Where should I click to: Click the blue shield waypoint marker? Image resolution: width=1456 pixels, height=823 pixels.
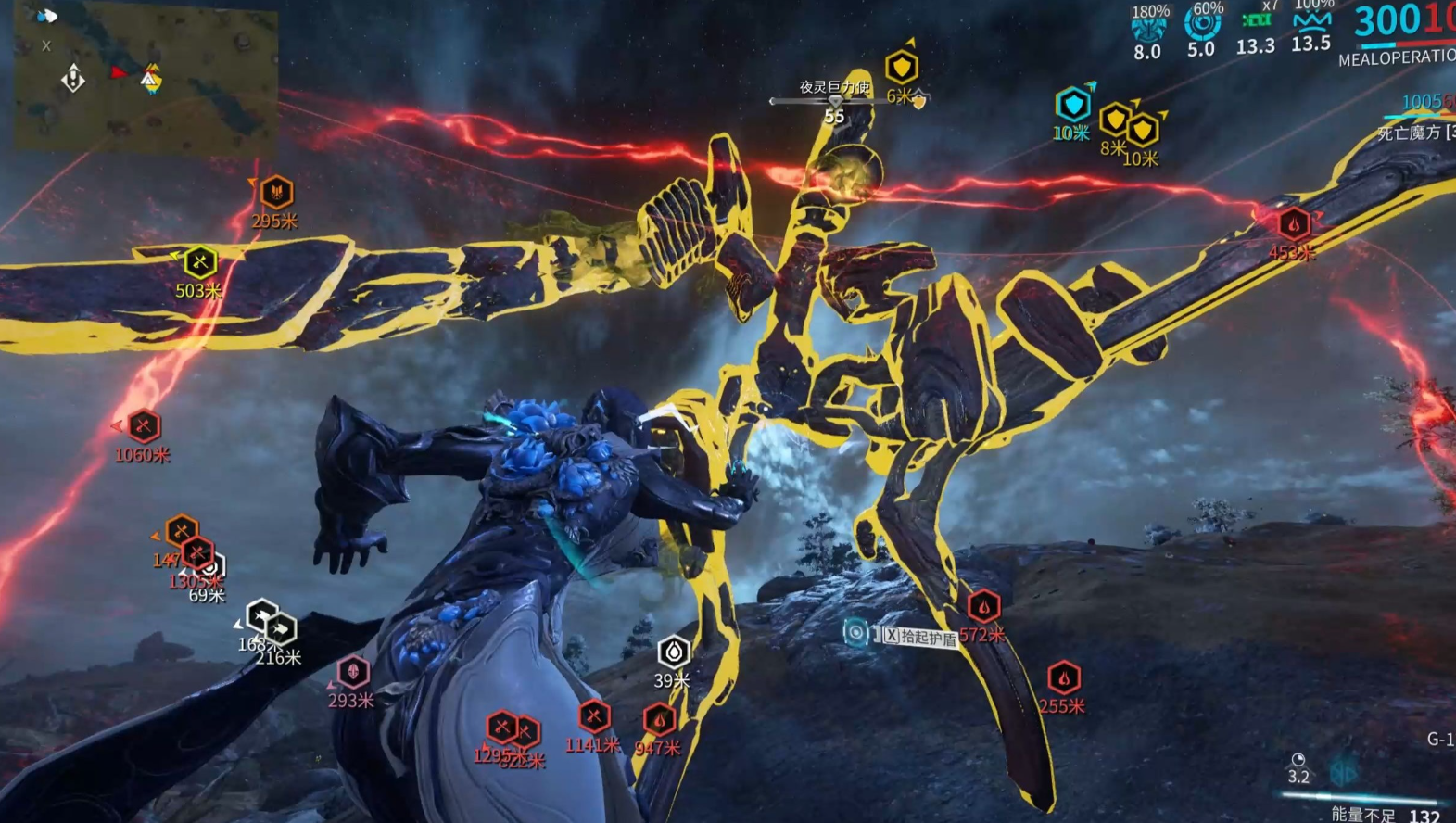[1073, 105]
